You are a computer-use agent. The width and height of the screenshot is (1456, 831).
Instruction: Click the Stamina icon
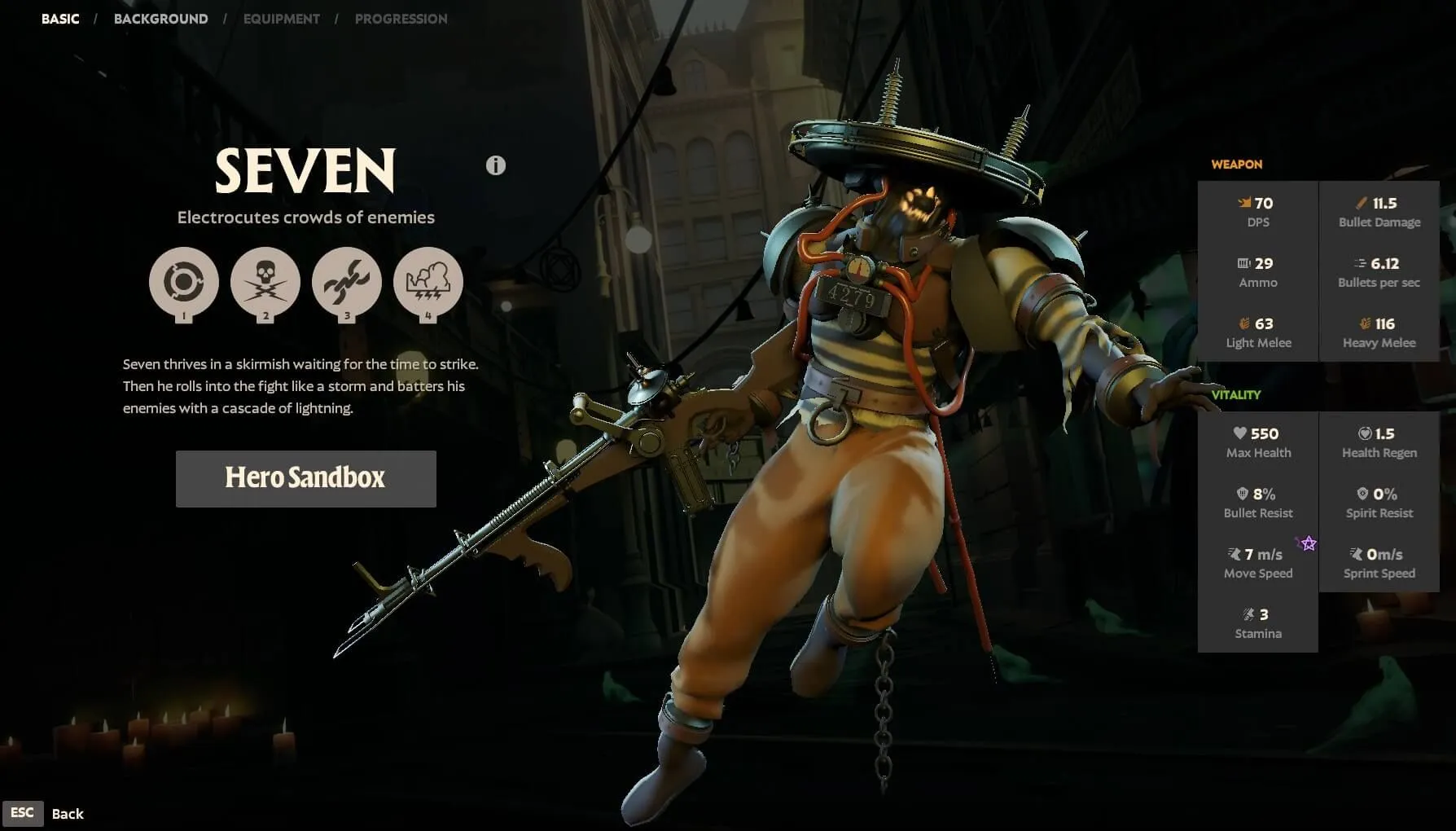tap(1248, 615)
